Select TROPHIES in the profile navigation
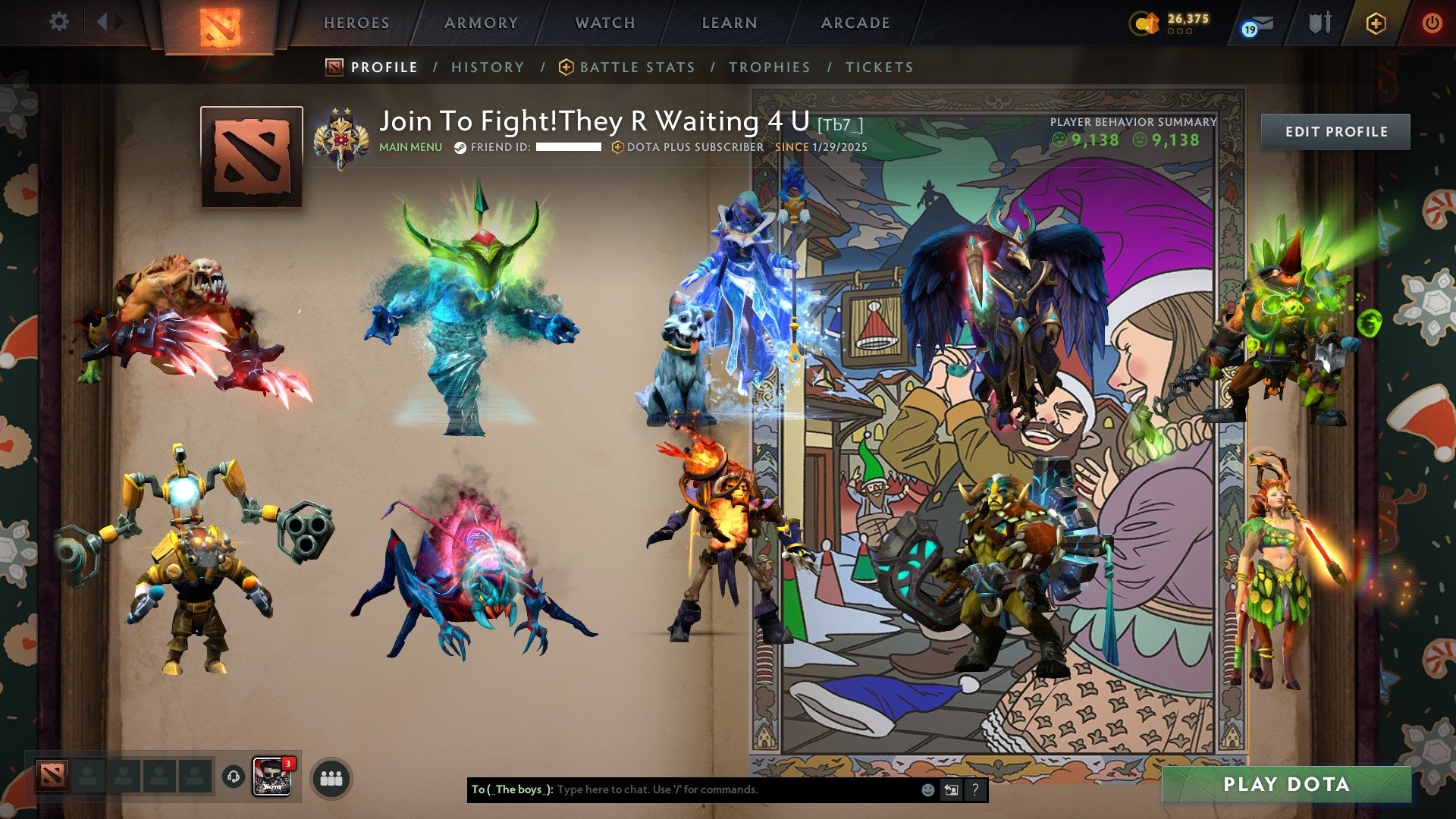The height and width of the screenshot is (819, 1456). coord(769,67)
